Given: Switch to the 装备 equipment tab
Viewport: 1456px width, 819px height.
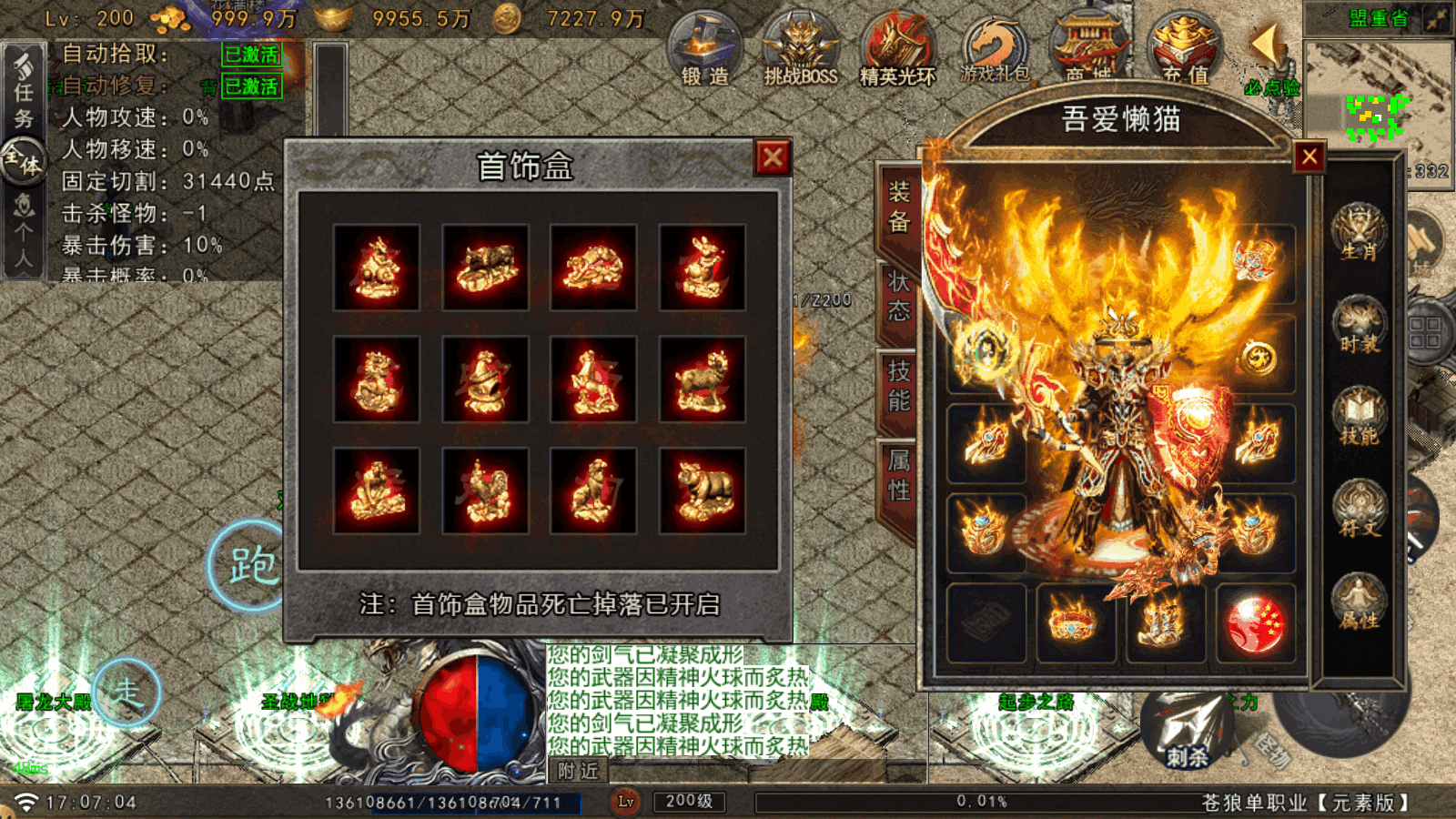Looking at the screenshot, I should 898,207.
